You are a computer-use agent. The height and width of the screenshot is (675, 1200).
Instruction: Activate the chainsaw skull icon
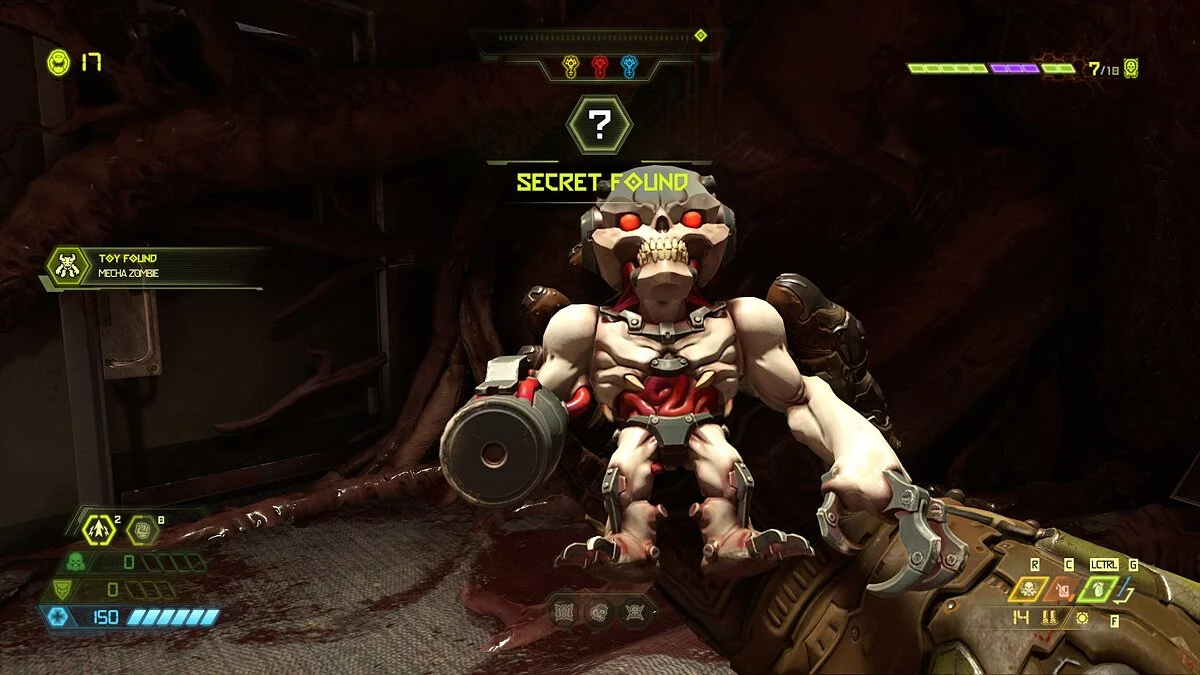[1027, 589]
